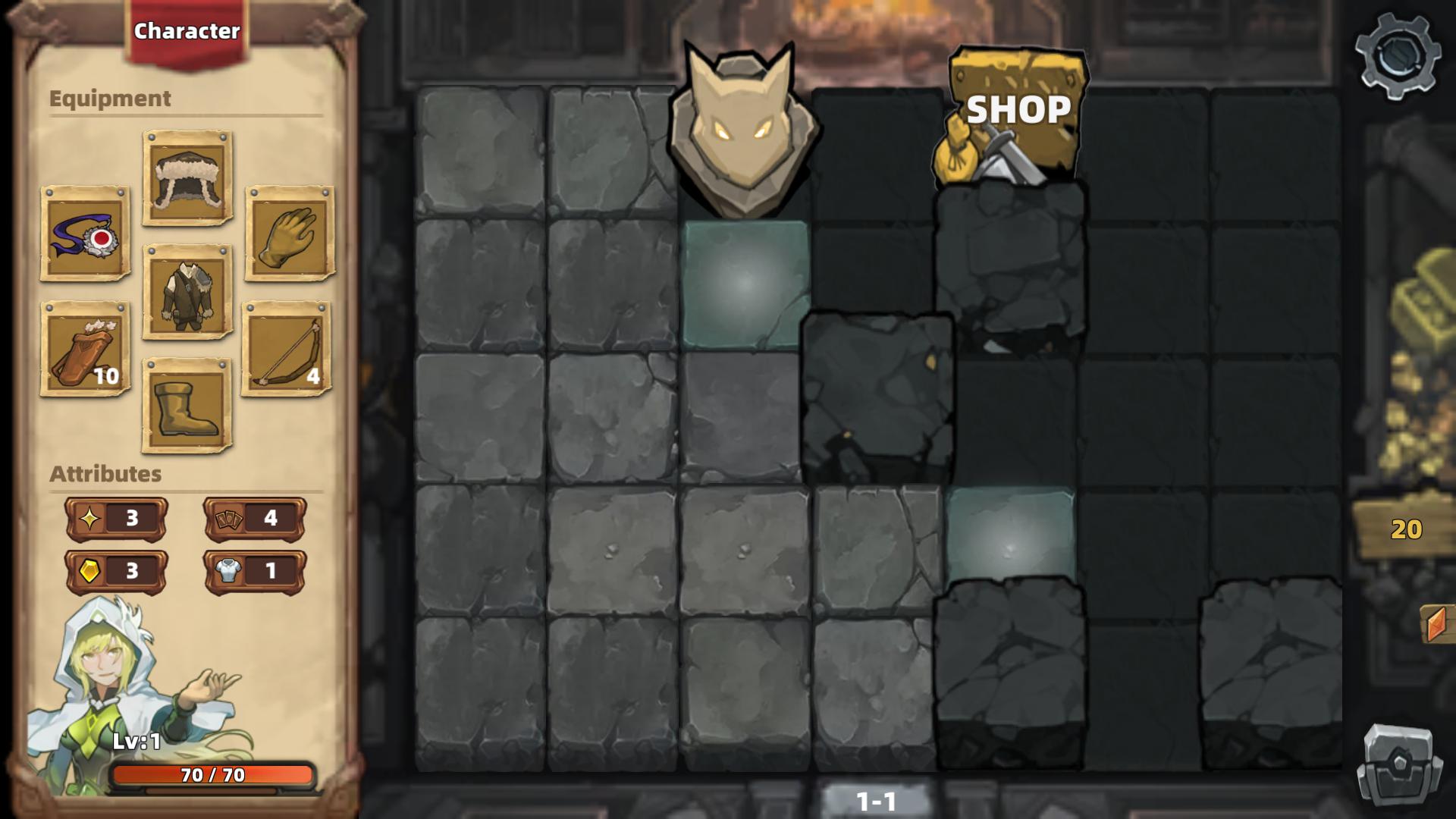Select the Character banner tab
The height and width of the screenshot is (819, 1456).
[187, 32]
